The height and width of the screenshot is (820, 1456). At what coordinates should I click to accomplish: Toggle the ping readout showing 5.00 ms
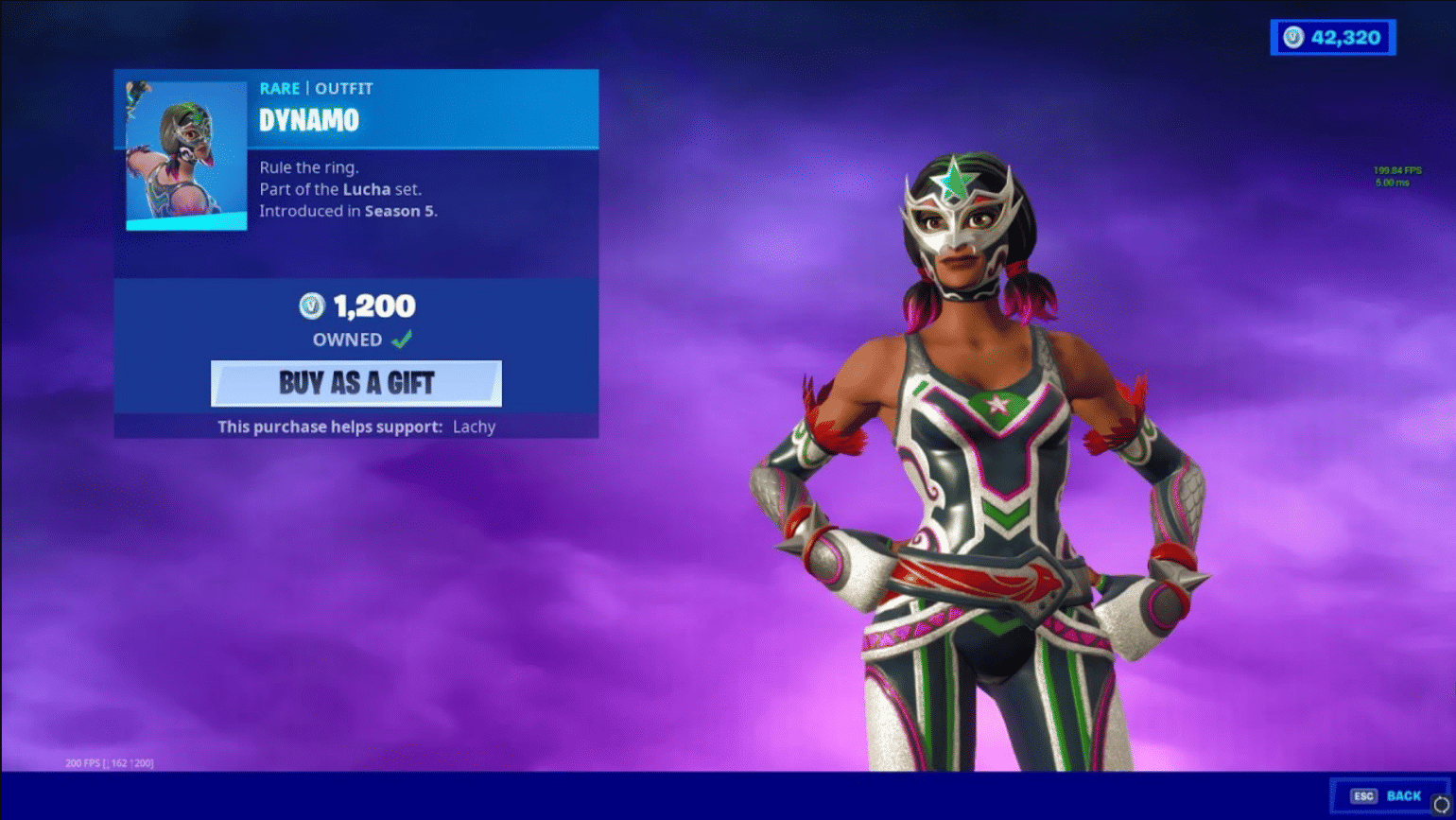1391,182
